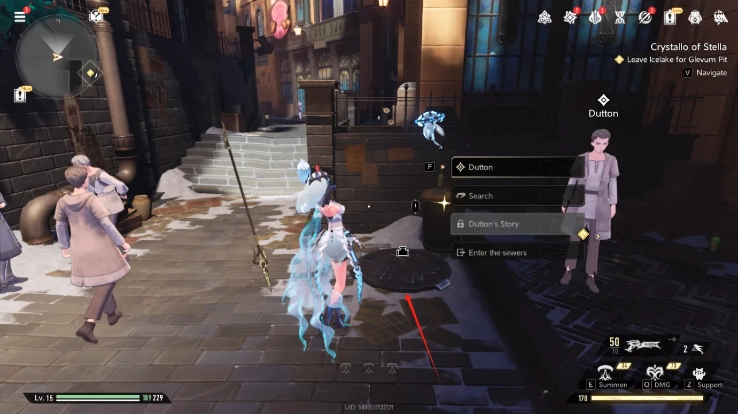This screenshot has width=738, height=414.
Task: Click the yellow quest marker on minimap
Action: [x=90, y=73]
